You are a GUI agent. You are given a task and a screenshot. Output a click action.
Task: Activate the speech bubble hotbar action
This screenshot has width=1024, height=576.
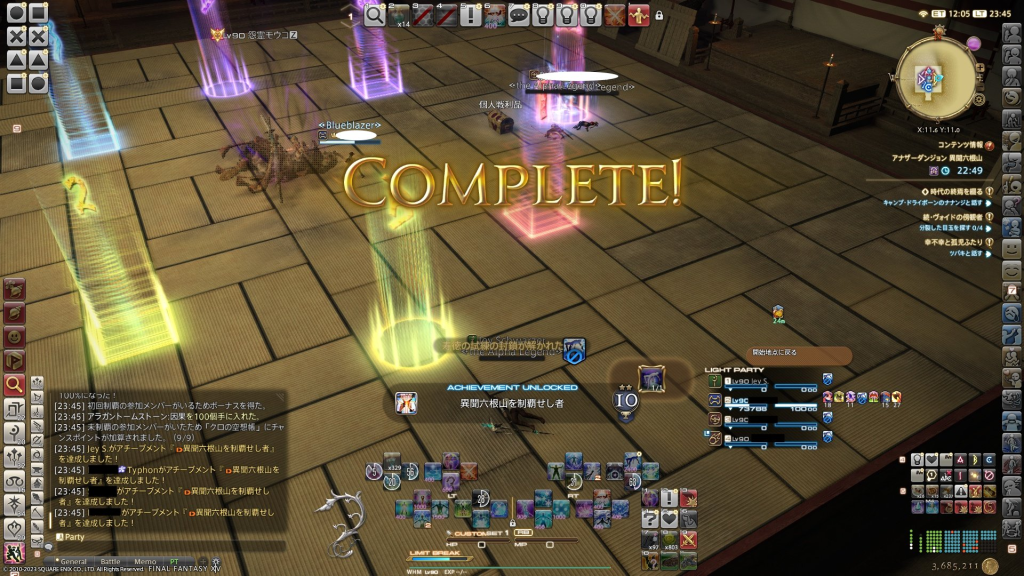[x=519, y=15]
